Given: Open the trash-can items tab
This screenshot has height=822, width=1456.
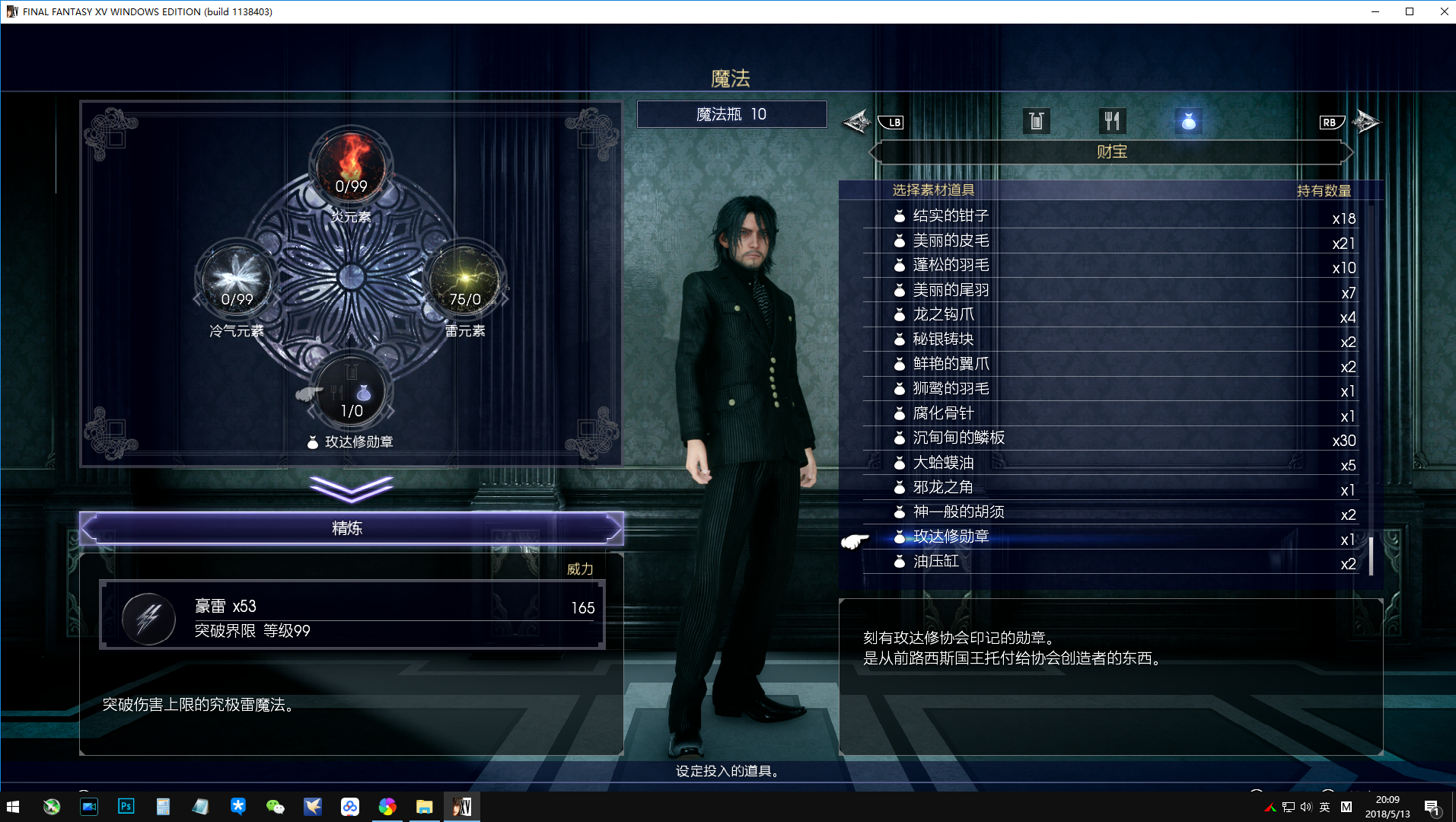Looking at the screenshot, I should 1036,121.
